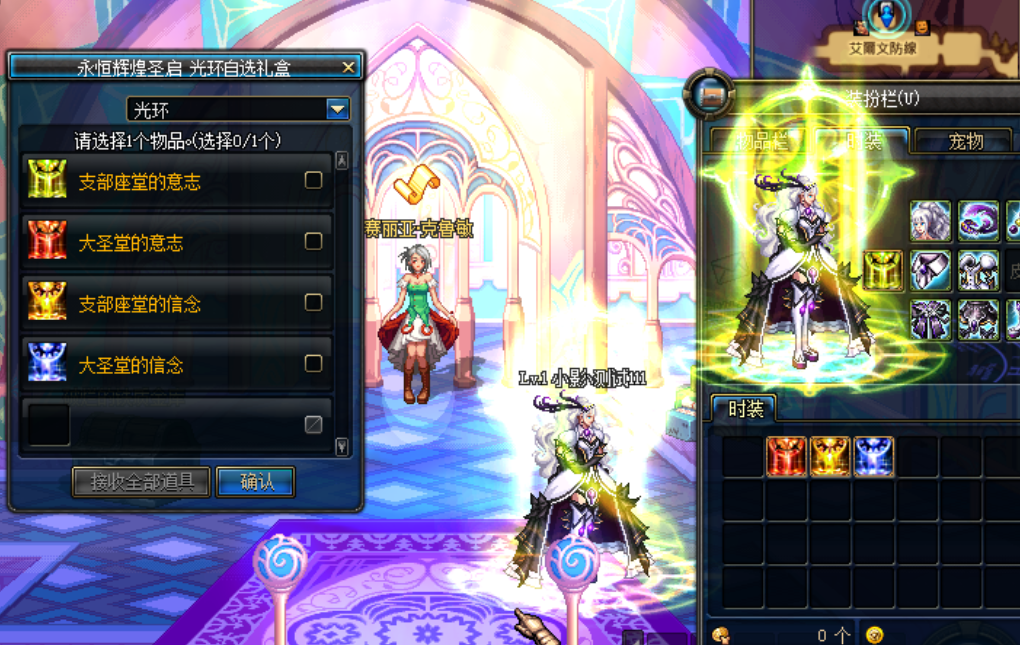
Task: Switch to the 宠物 tab
Action: pos(965,141)
